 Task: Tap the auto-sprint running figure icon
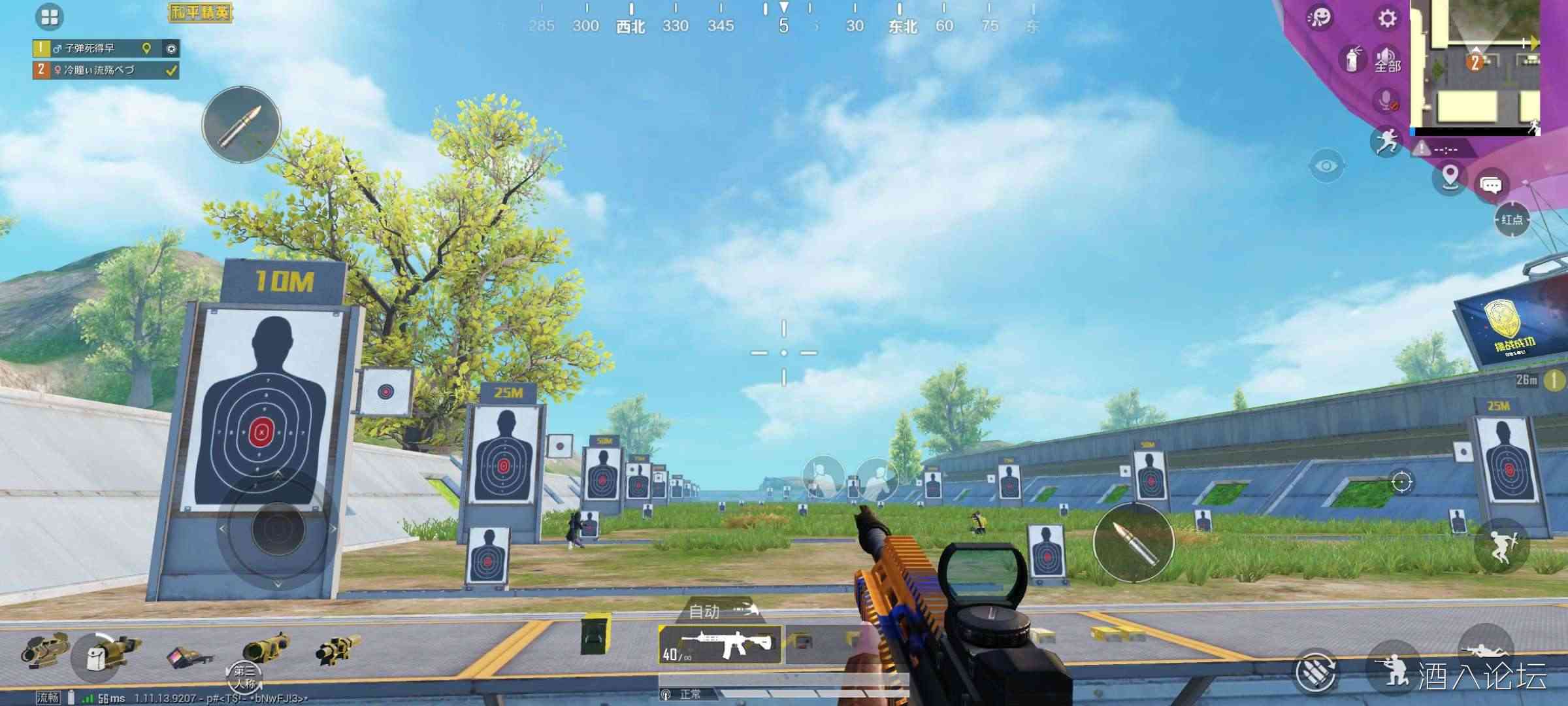pos(1385,141)
